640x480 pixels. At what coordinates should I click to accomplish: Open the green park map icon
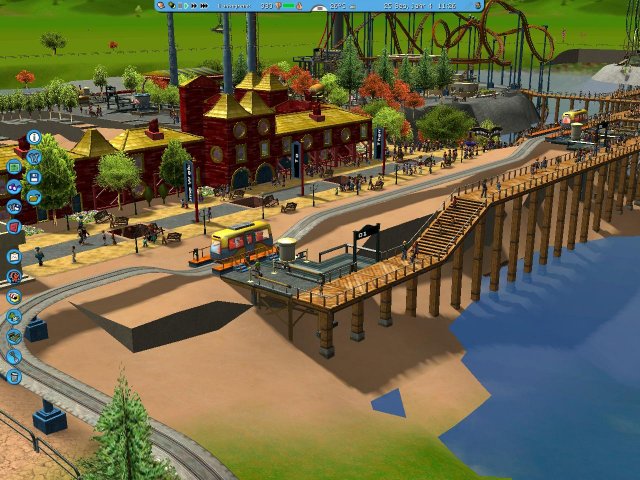pyautogui.click(x=14, y=167)
